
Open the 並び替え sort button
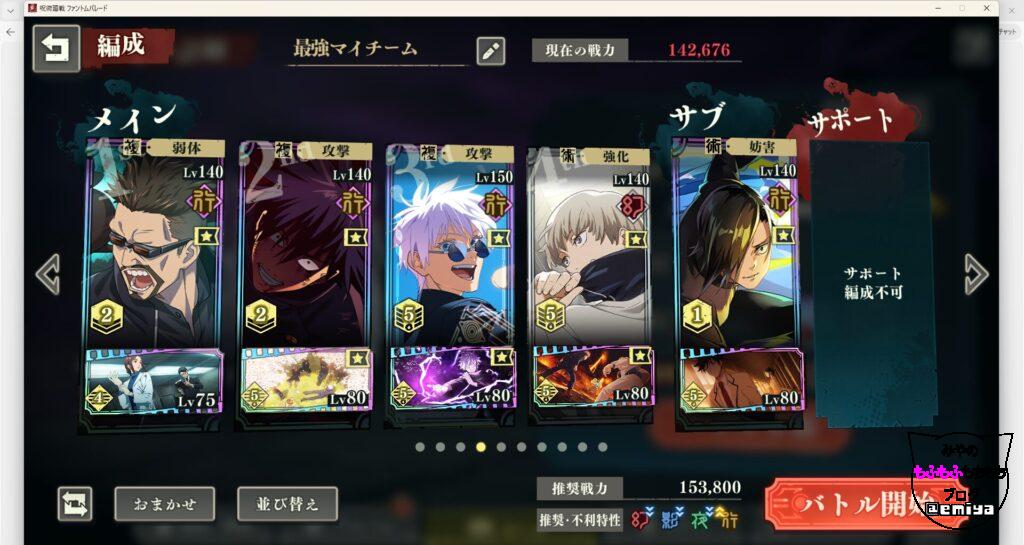coord(287,504)
